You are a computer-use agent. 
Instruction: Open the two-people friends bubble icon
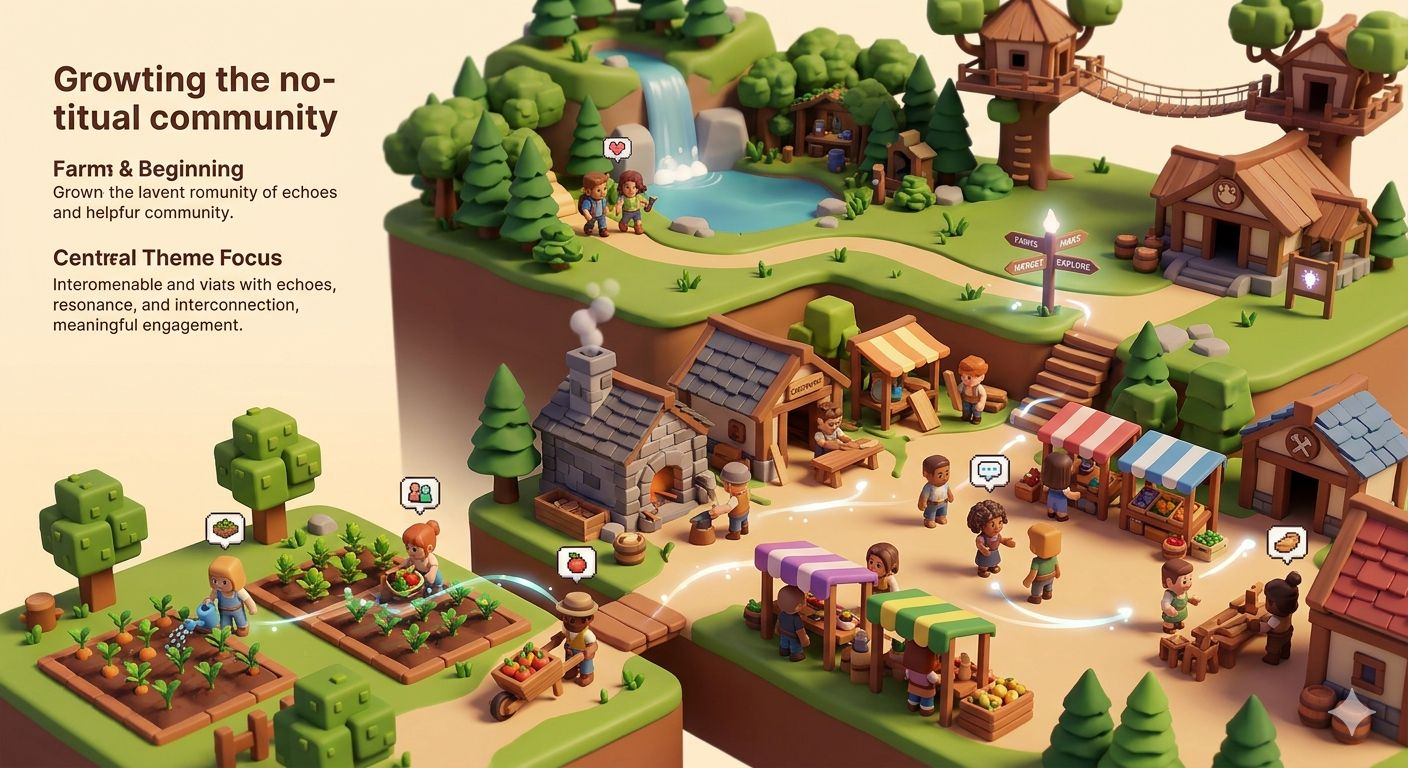pyautogui.click(x=420, y=493)
